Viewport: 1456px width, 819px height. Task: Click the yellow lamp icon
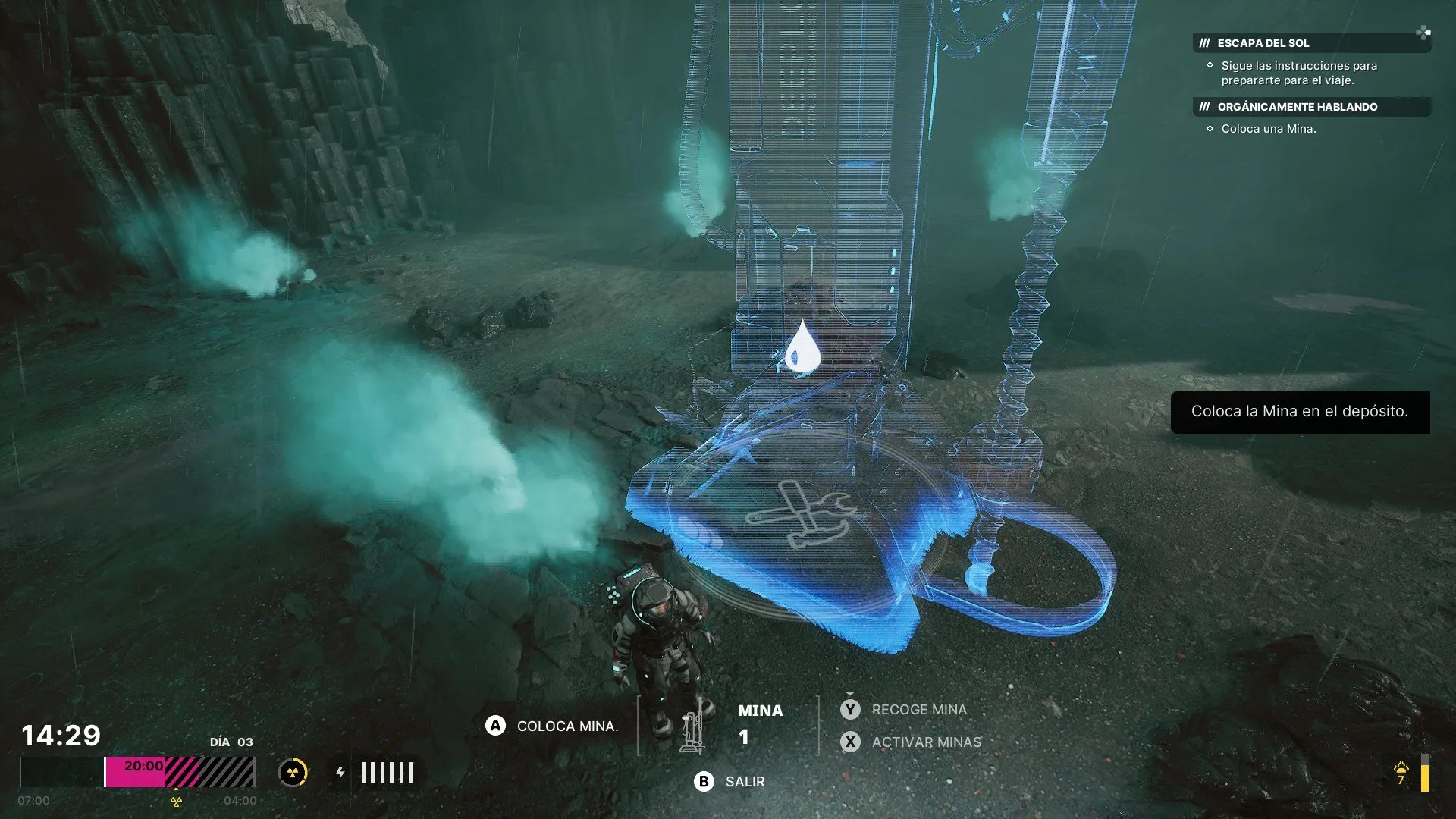click(1401, 769)
